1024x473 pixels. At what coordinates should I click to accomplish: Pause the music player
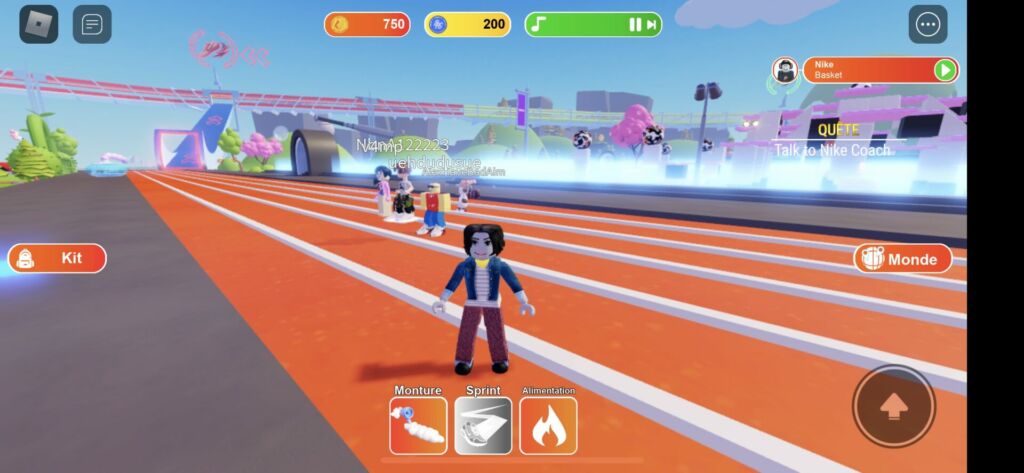pos(634,25)
